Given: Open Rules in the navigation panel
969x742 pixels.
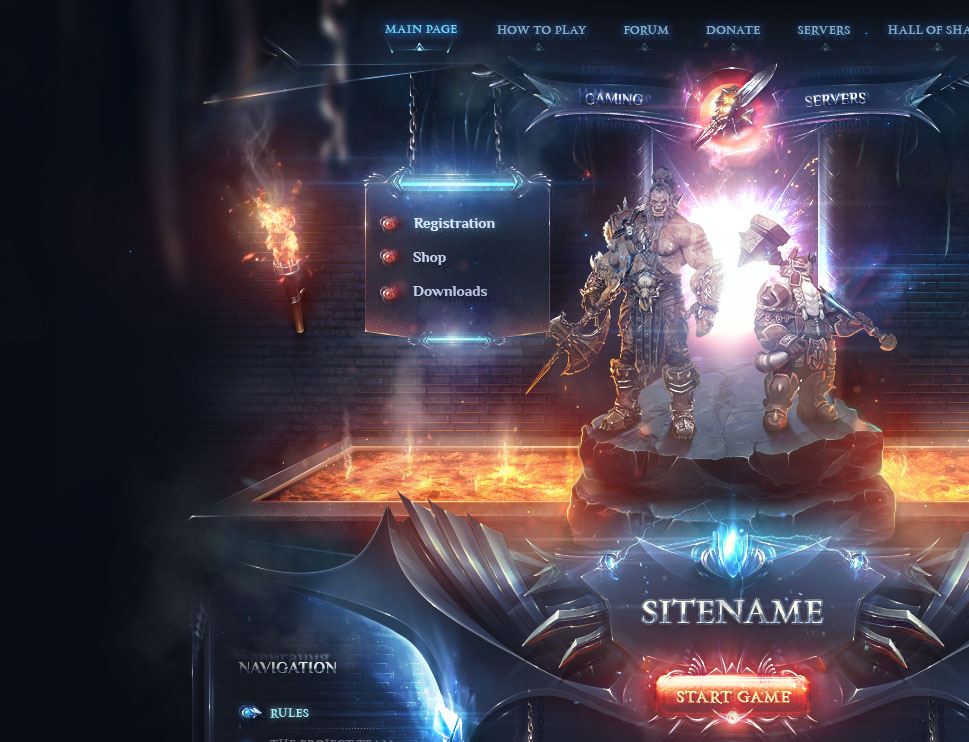Looking at the screenshot, I should tap(289, 713).
